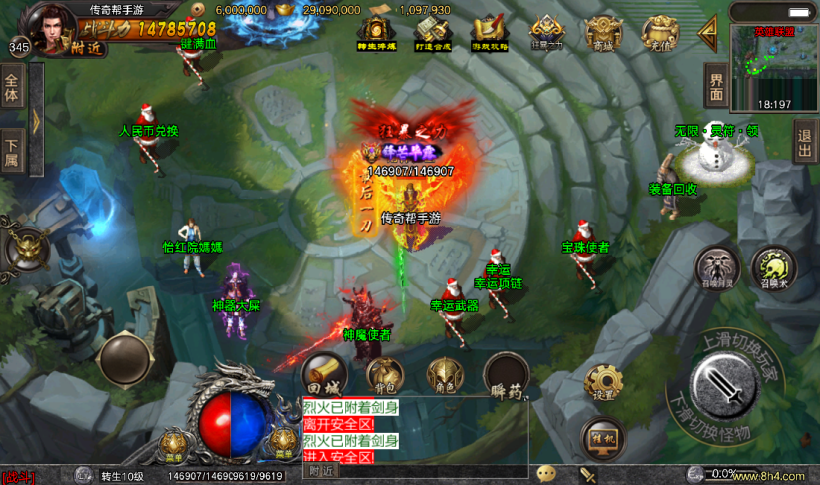
Task: Cast the 召唤术 skull summon skill
Action: 772,268
